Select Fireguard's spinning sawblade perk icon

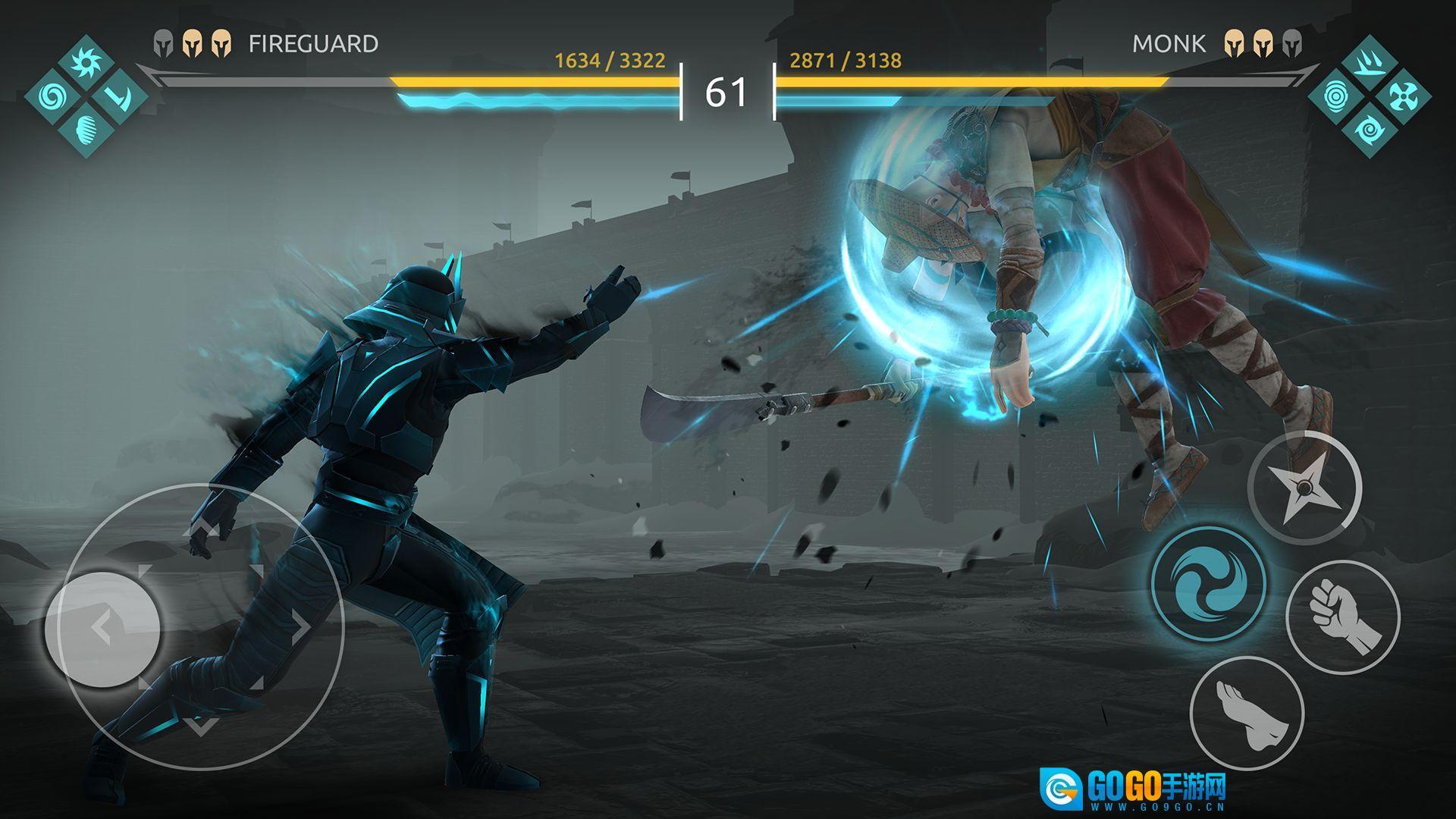[86, 64]
